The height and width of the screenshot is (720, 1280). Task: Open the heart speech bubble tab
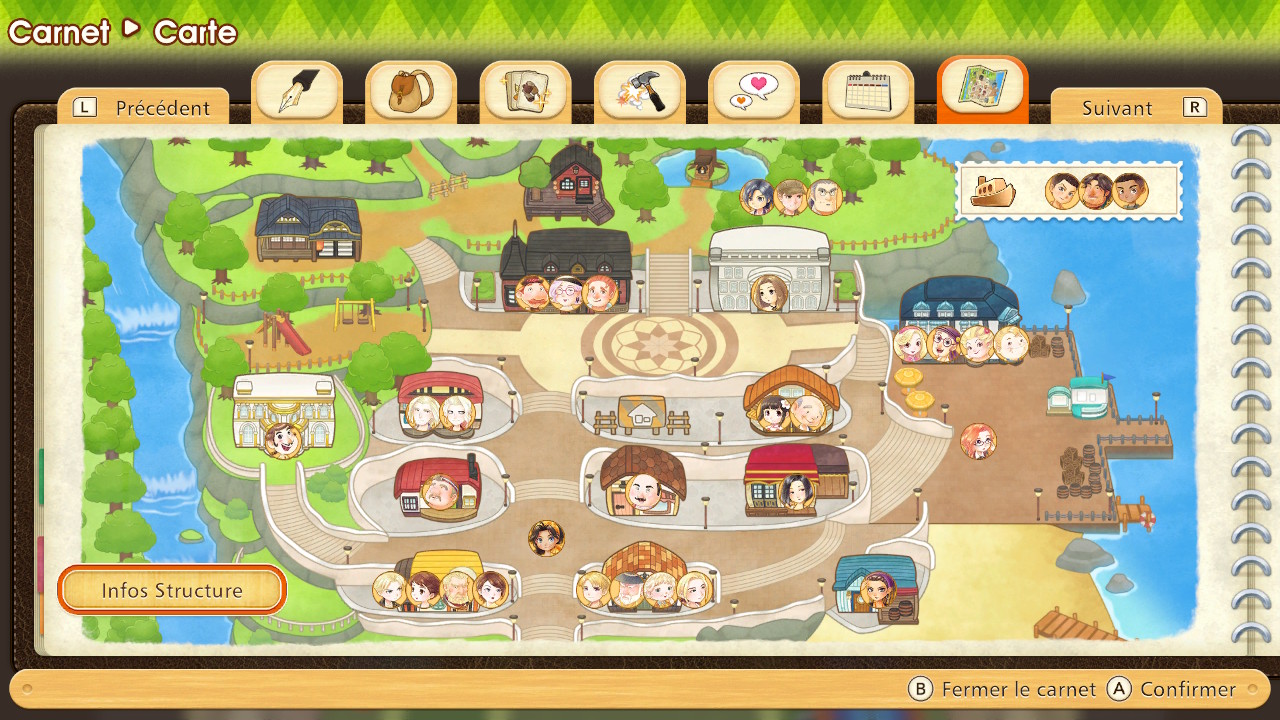coord(754,92)
